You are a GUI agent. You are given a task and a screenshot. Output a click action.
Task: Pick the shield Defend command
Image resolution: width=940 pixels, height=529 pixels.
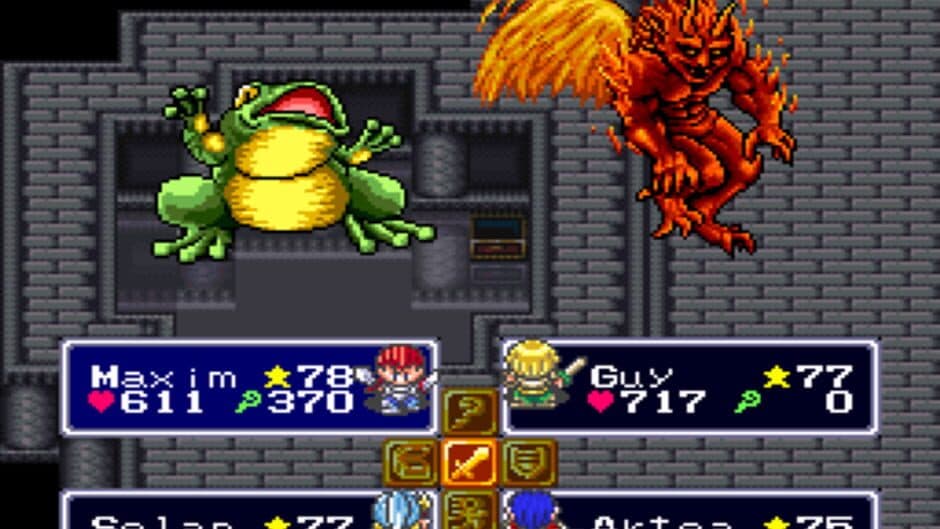pos(529,462)
